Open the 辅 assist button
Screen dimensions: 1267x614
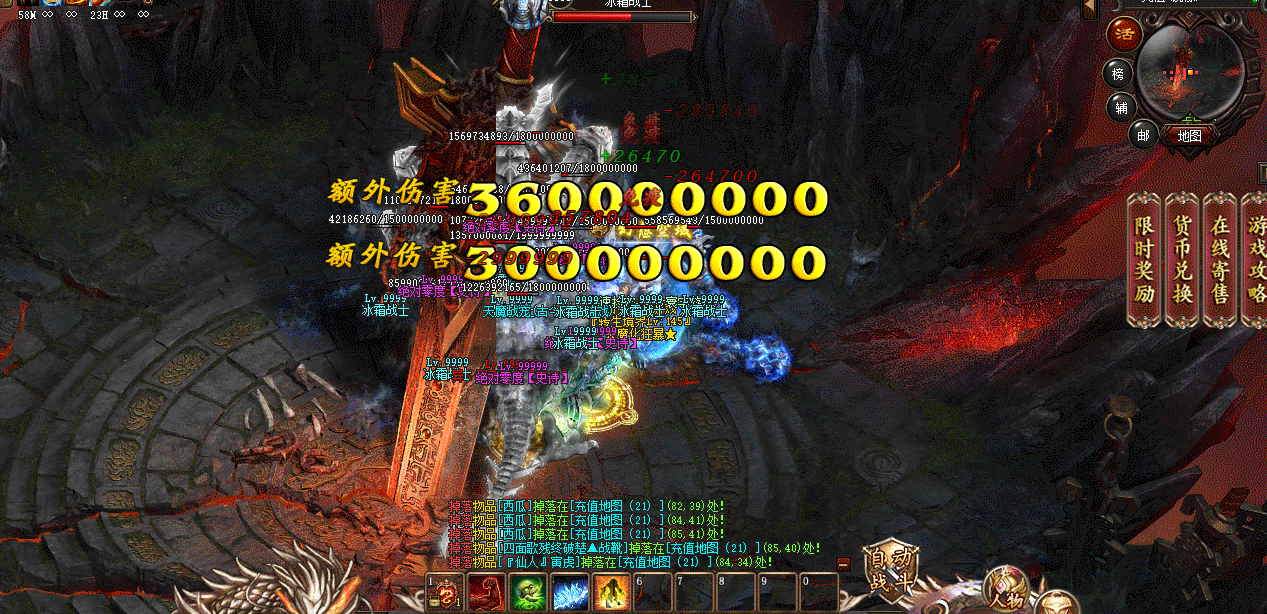coord(1121,106)
